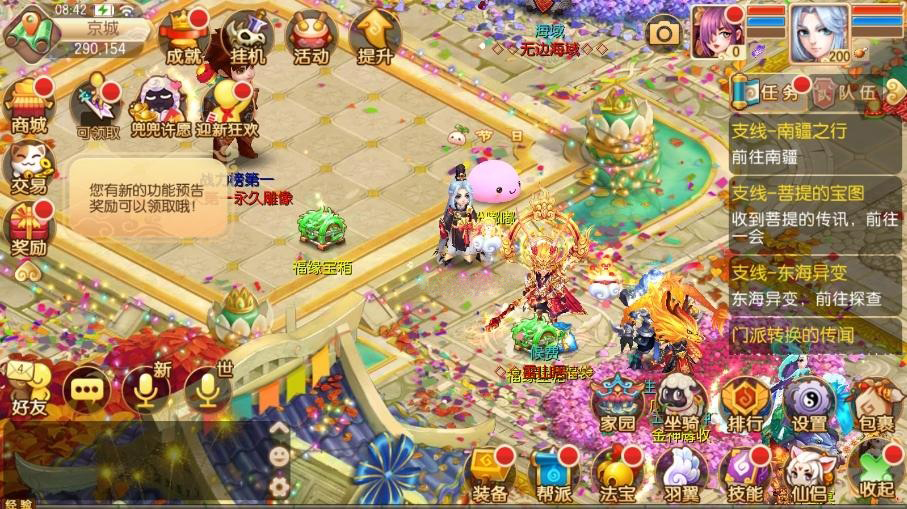Open the 好友 friends list

click(x=28, y=390)
